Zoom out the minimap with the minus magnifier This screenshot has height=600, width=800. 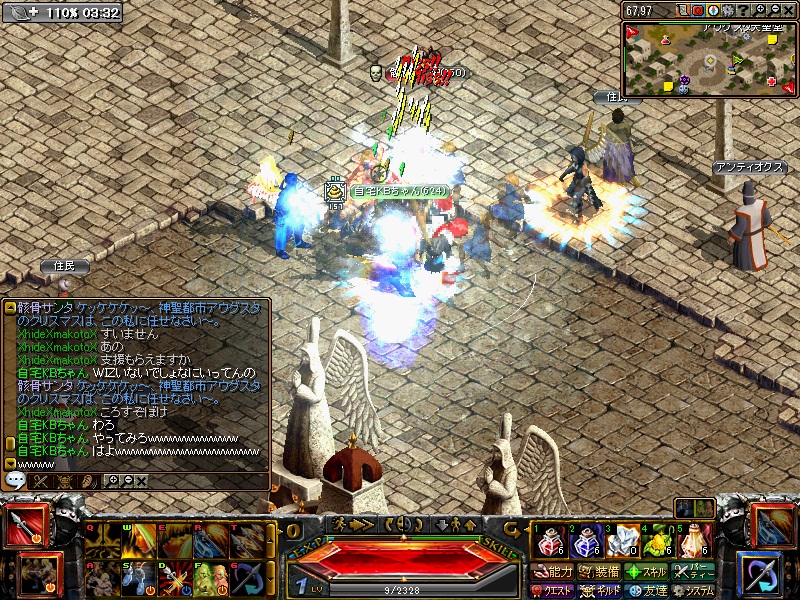774,10
